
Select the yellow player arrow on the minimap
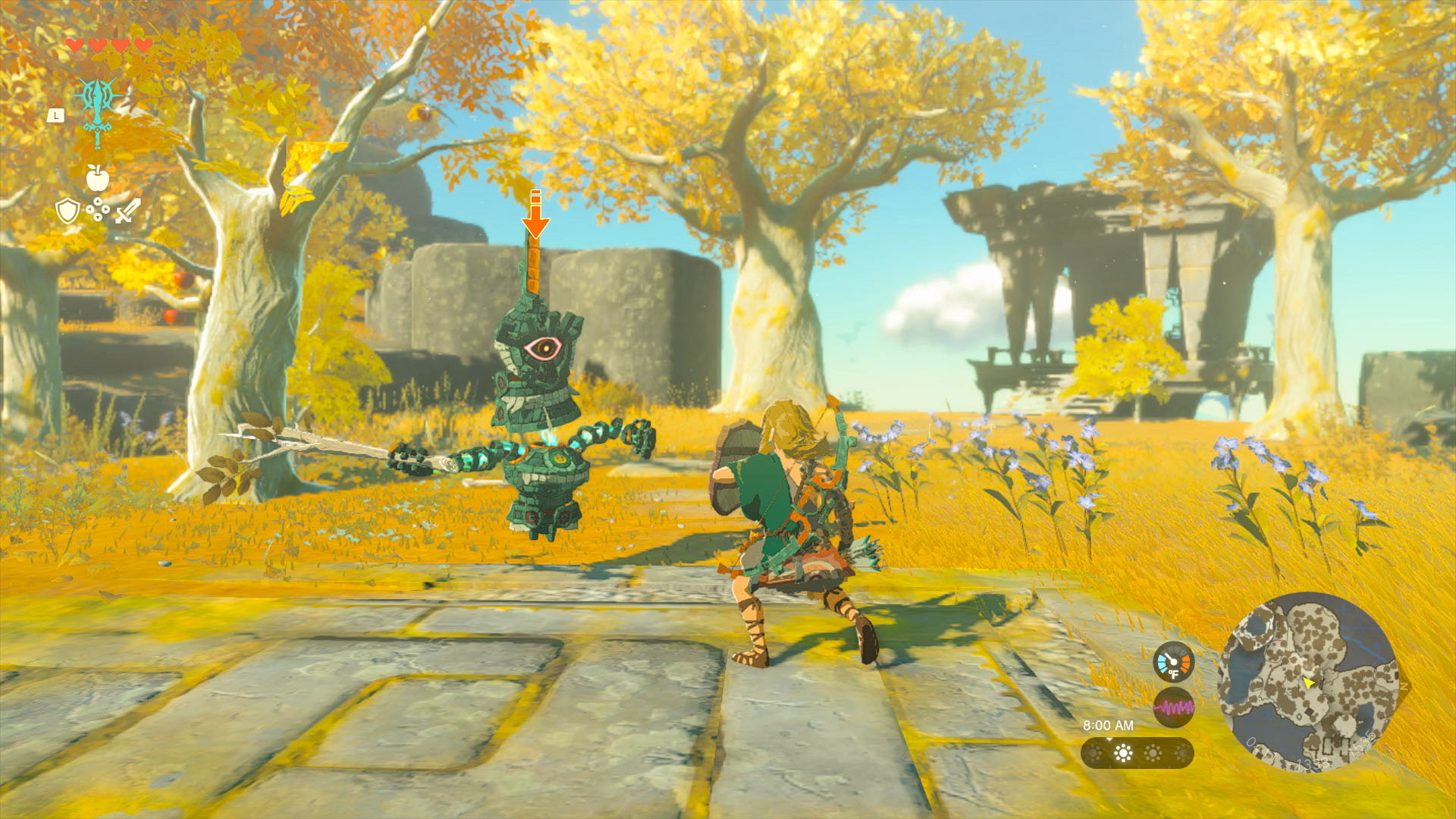point(1309,683)
